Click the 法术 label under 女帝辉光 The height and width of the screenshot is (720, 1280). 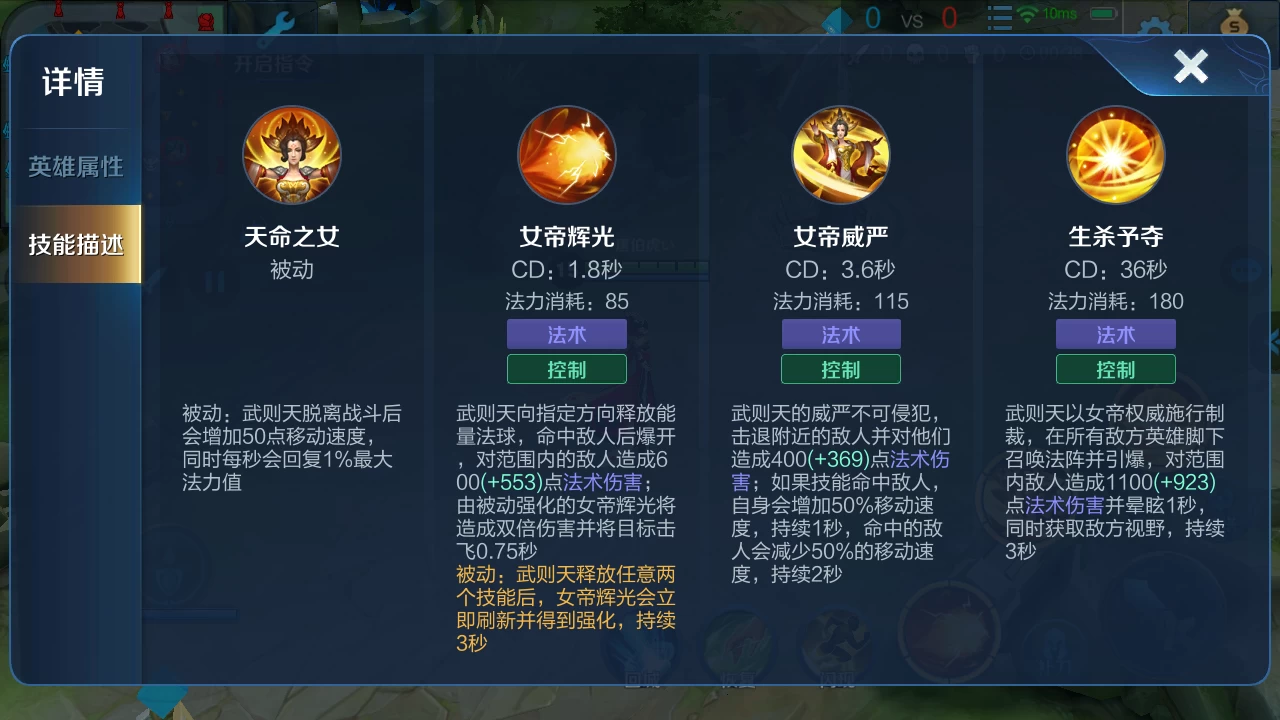click(566, 335)
